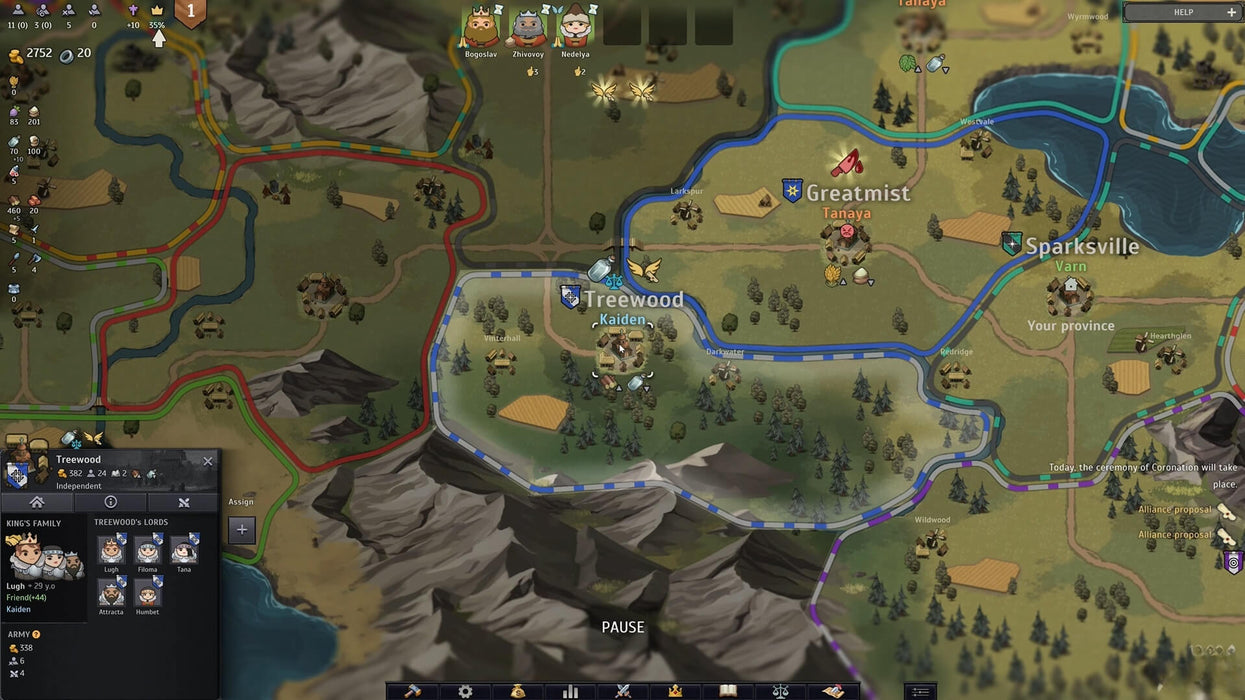
Task: Open the hammer build menu
Action: click(x=412, y=691)
